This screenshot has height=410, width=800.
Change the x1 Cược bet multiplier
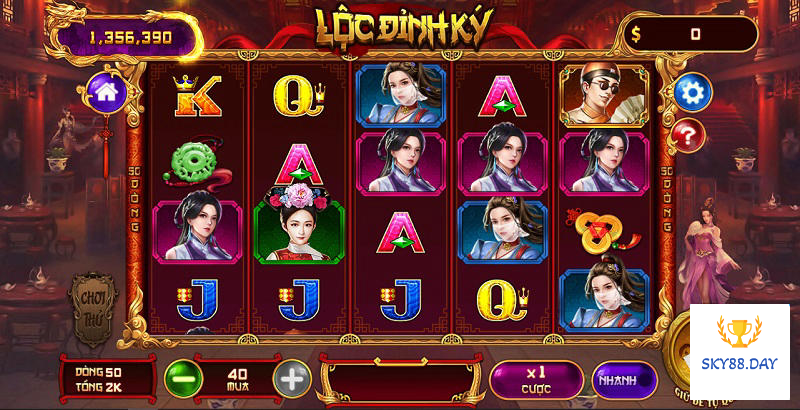(x=536, y=378)
